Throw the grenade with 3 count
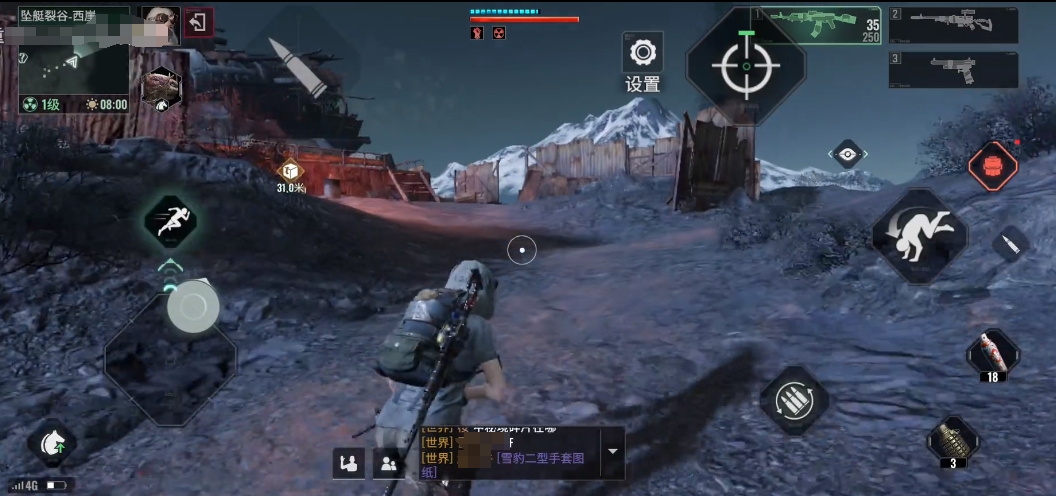Viewport: 1056px width, 496px height. pyautogui.click(x=952, y=438)
